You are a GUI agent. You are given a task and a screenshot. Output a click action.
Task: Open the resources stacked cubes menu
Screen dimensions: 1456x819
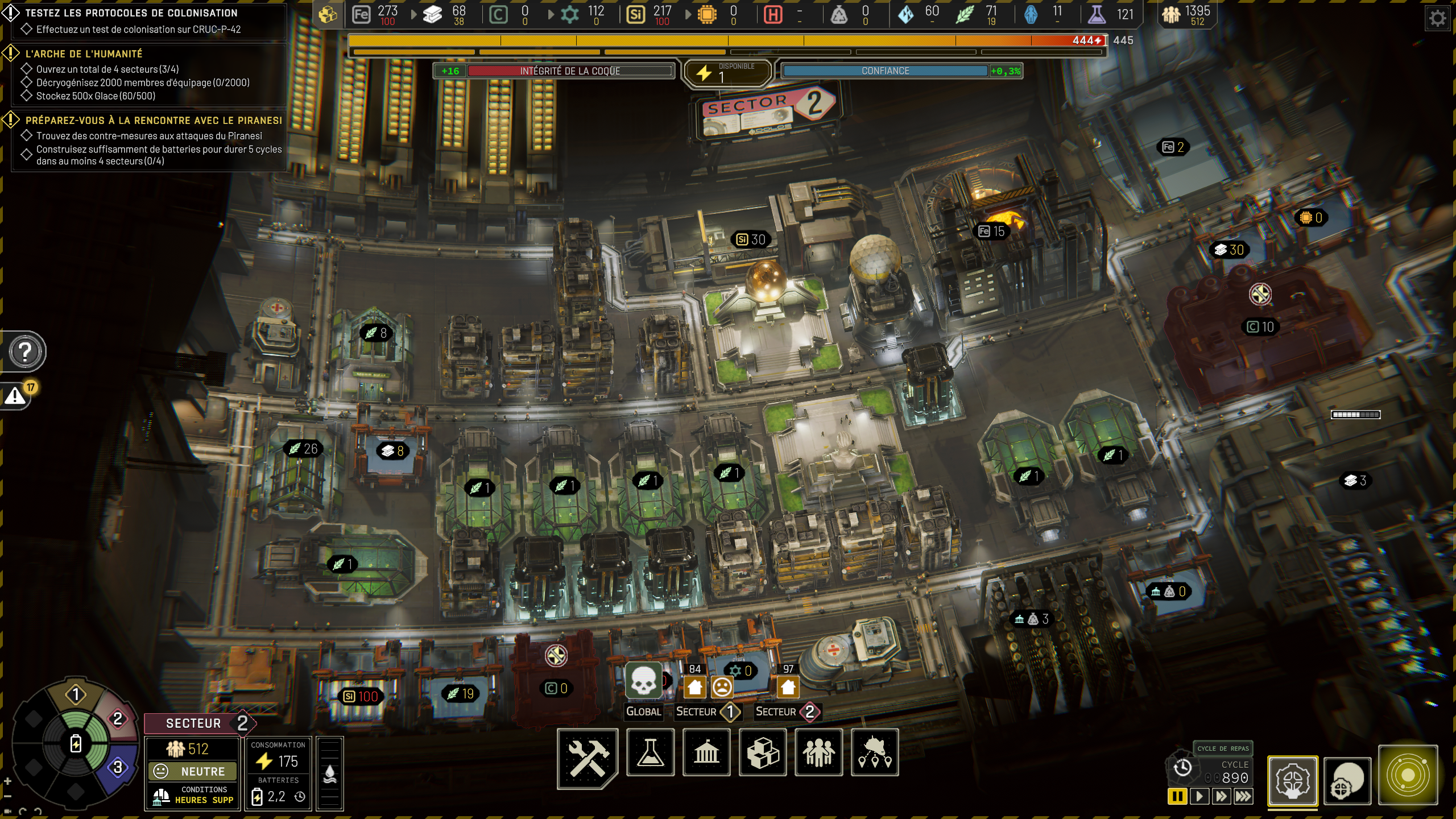pyautogui.click(x=763, y=753)
